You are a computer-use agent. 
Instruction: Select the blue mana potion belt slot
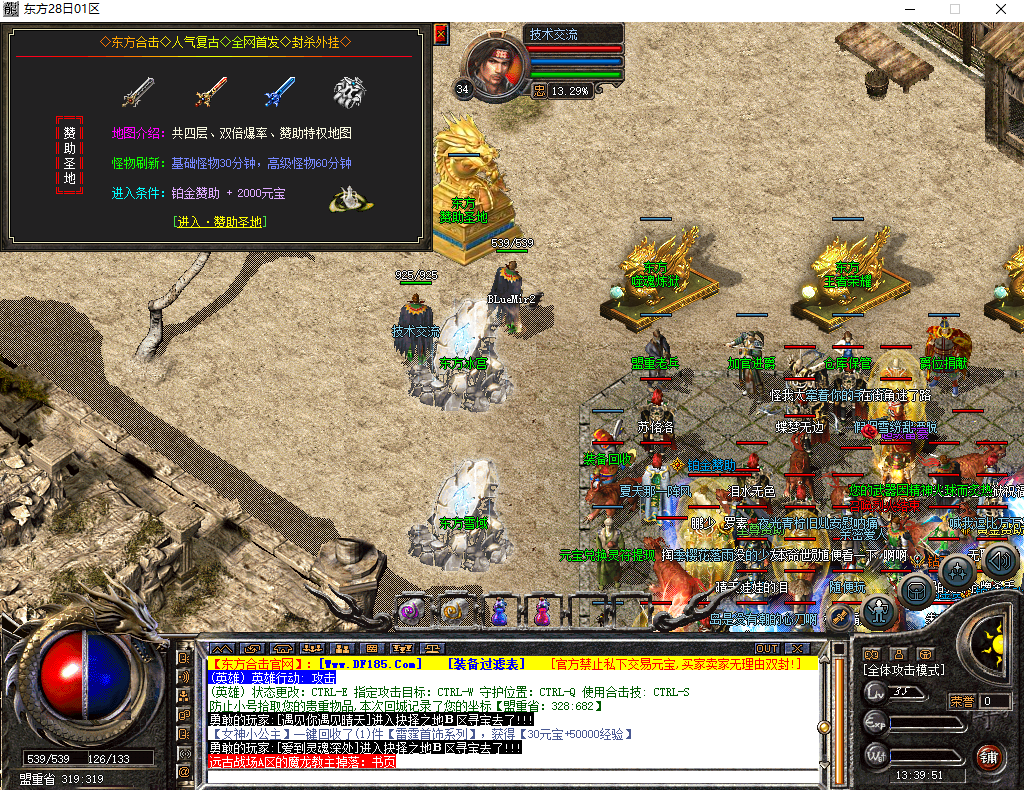498,609
